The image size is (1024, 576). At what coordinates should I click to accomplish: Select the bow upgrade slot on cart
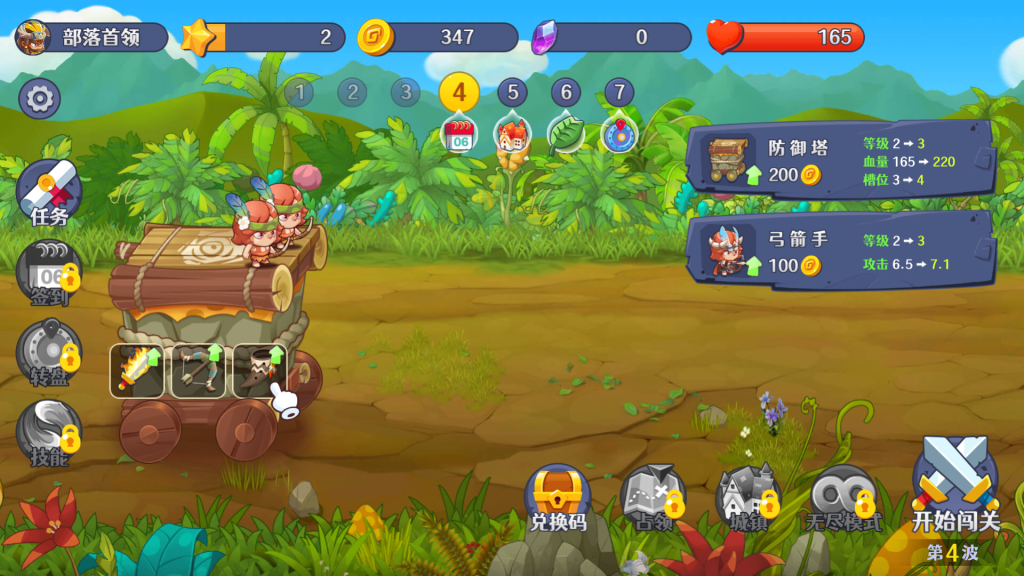coord(198,371)
